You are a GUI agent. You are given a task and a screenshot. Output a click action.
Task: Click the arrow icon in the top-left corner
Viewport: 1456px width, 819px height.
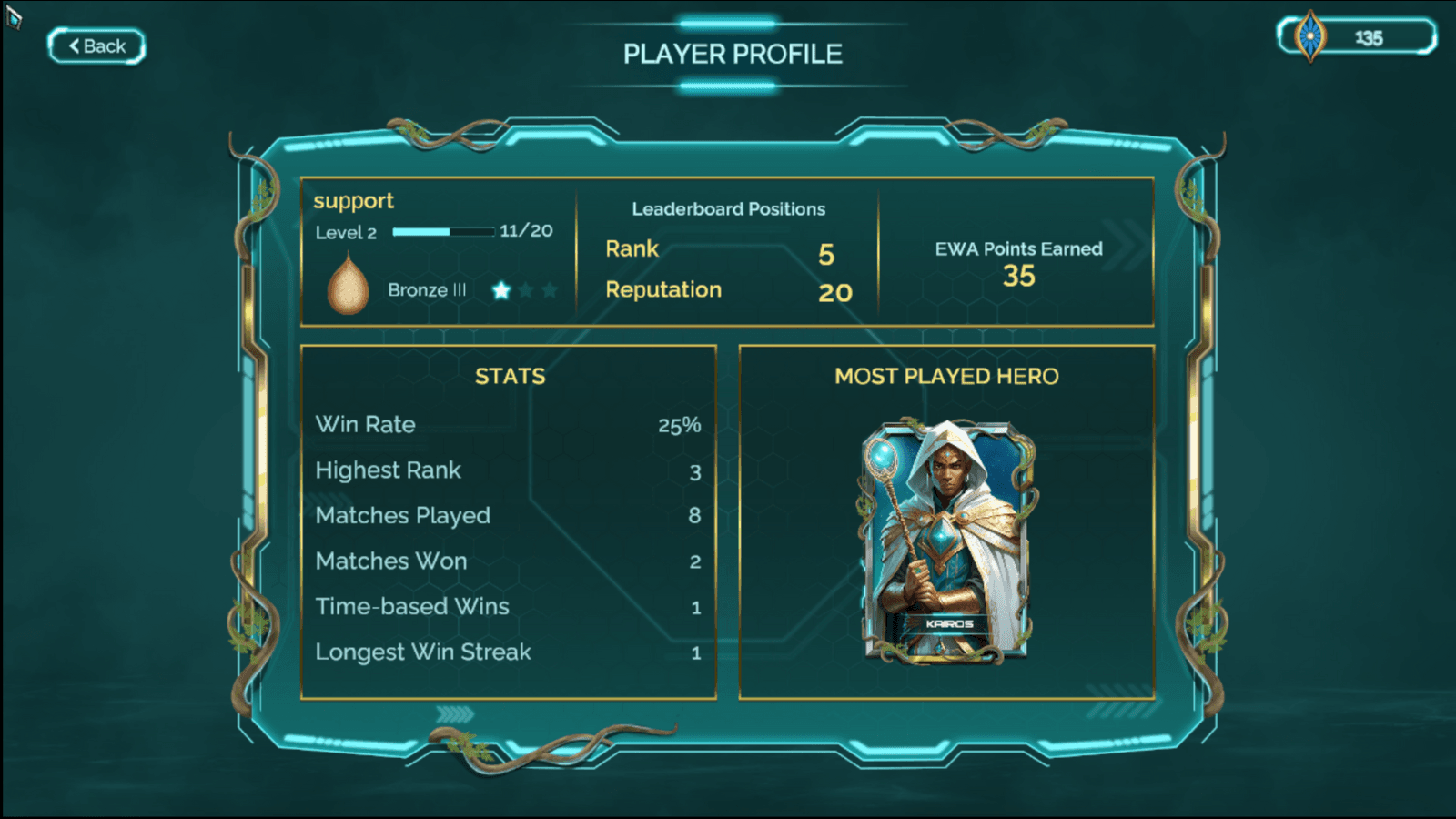coord(13,12)
